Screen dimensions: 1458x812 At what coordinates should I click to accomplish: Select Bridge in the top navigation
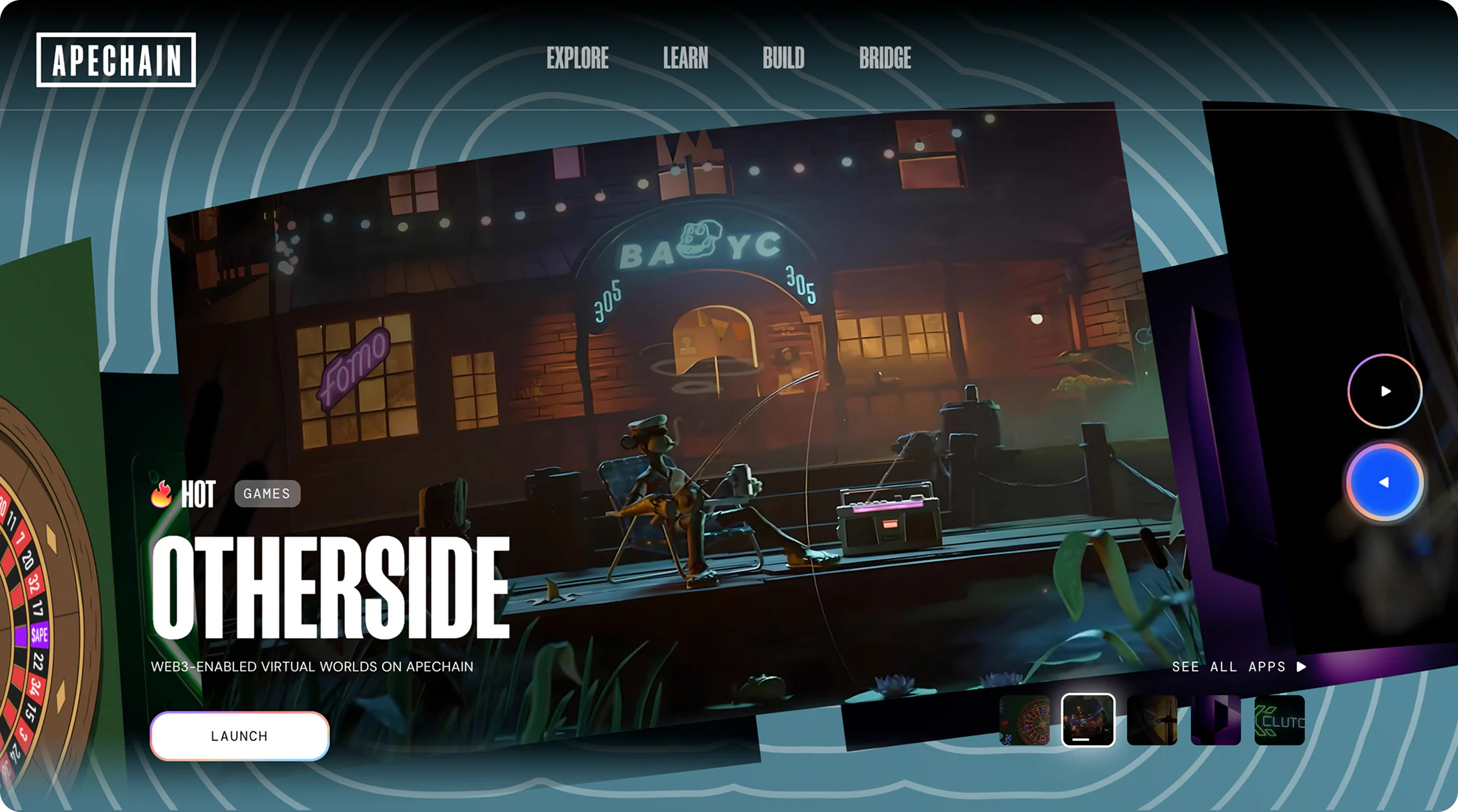[885, 59]
